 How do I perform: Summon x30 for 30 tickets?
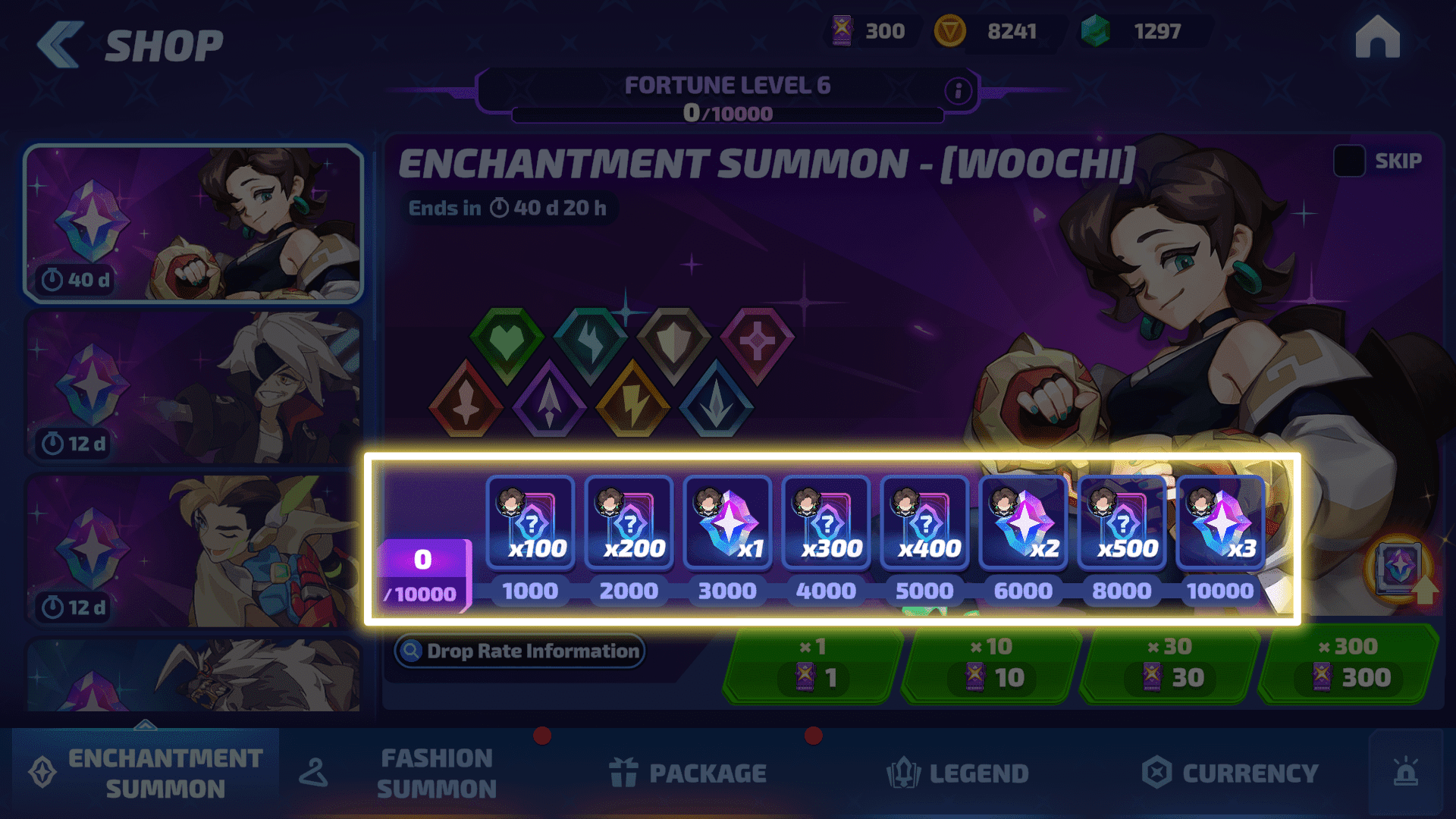click(1171, 665)
